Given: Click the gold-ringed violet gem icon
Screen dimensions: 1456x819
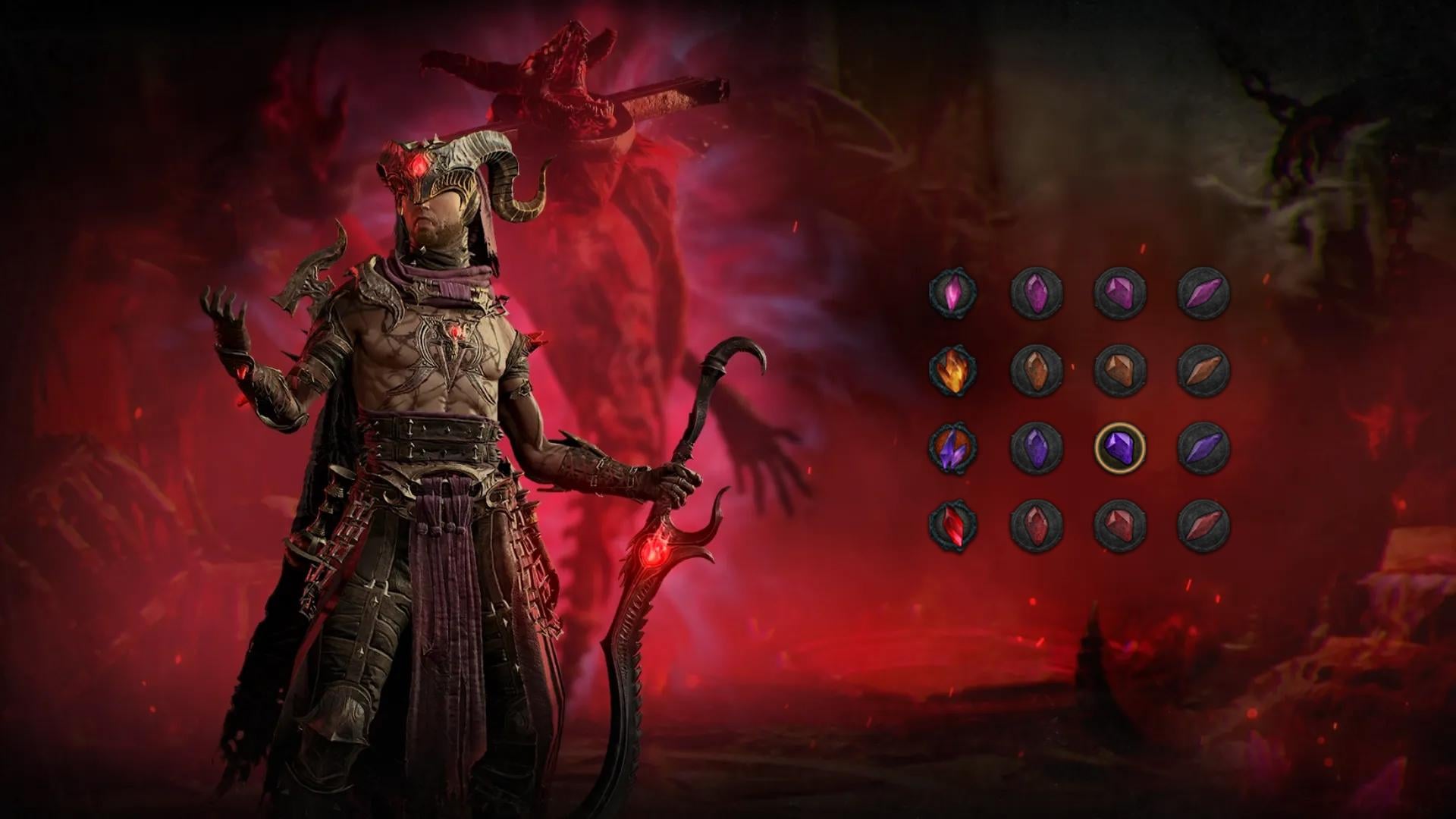Looking at the screenshot, I should pos(1120,449).
